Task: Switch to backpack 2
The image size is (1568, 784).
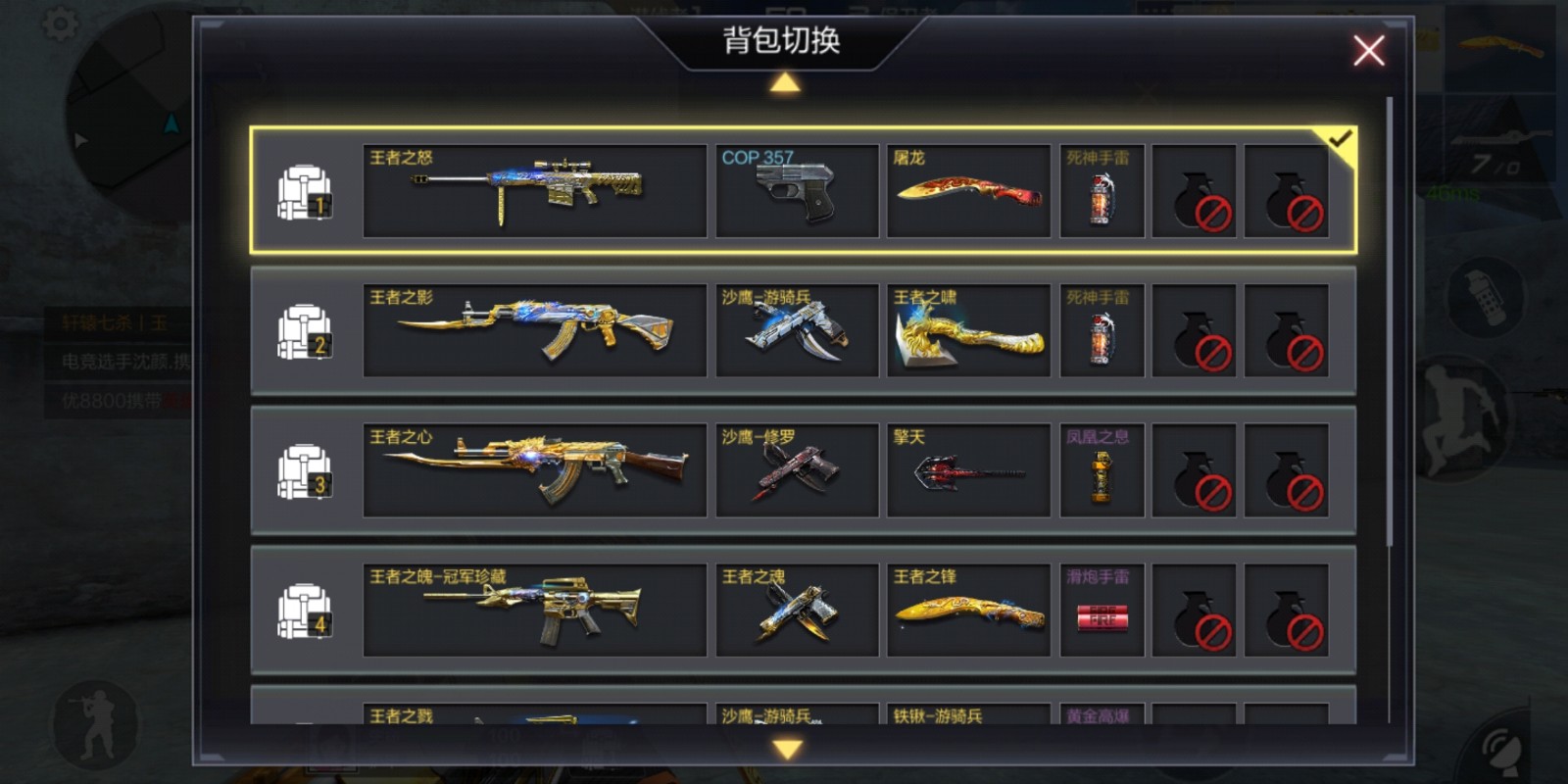Action: (304, 331)
